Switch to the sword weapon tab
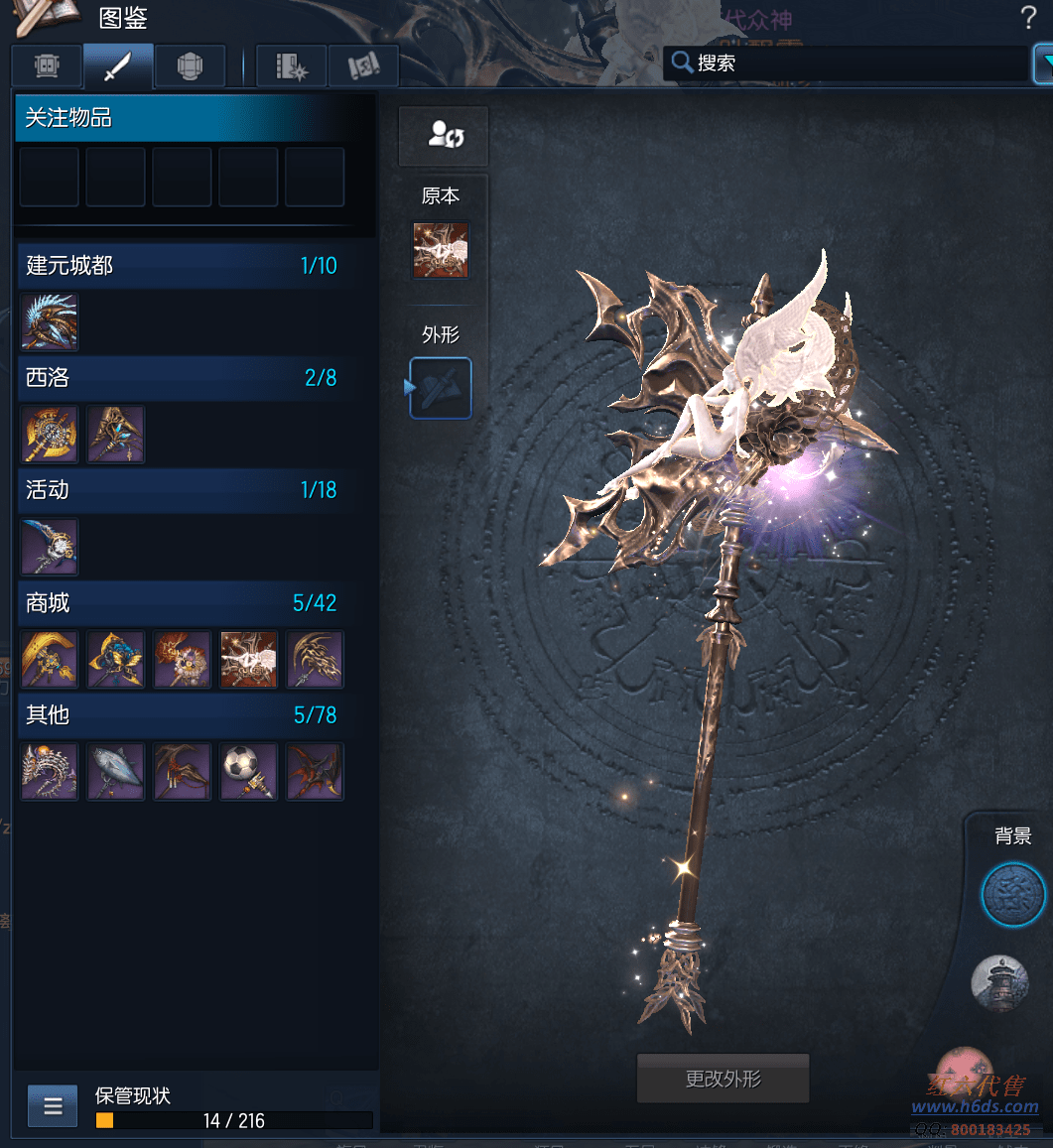This screenshot has width=1053, height=1148. click(118, 66)
